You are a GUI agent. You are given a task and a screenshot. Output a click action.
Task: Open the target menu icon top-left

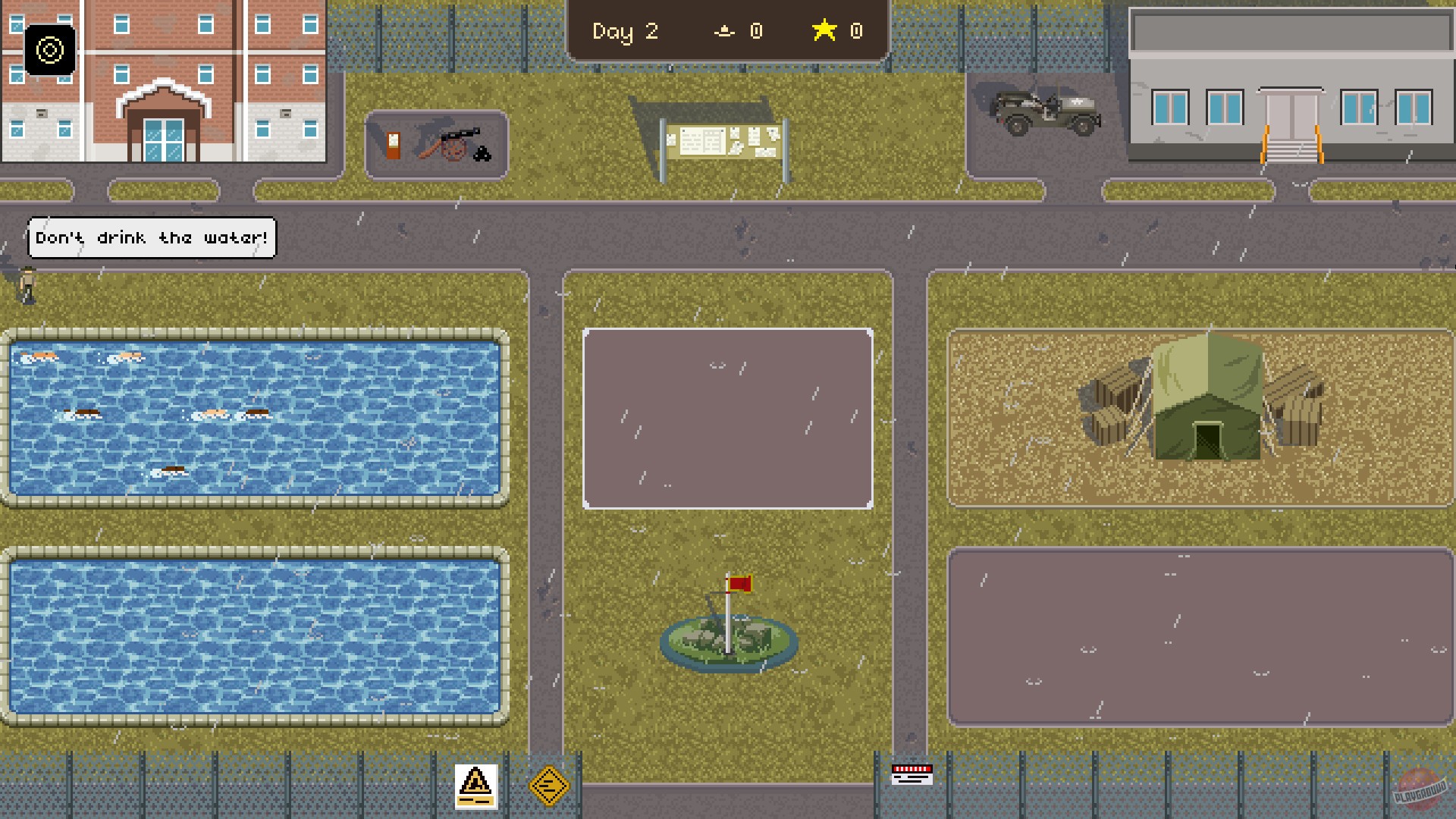(x=50, y=51)
